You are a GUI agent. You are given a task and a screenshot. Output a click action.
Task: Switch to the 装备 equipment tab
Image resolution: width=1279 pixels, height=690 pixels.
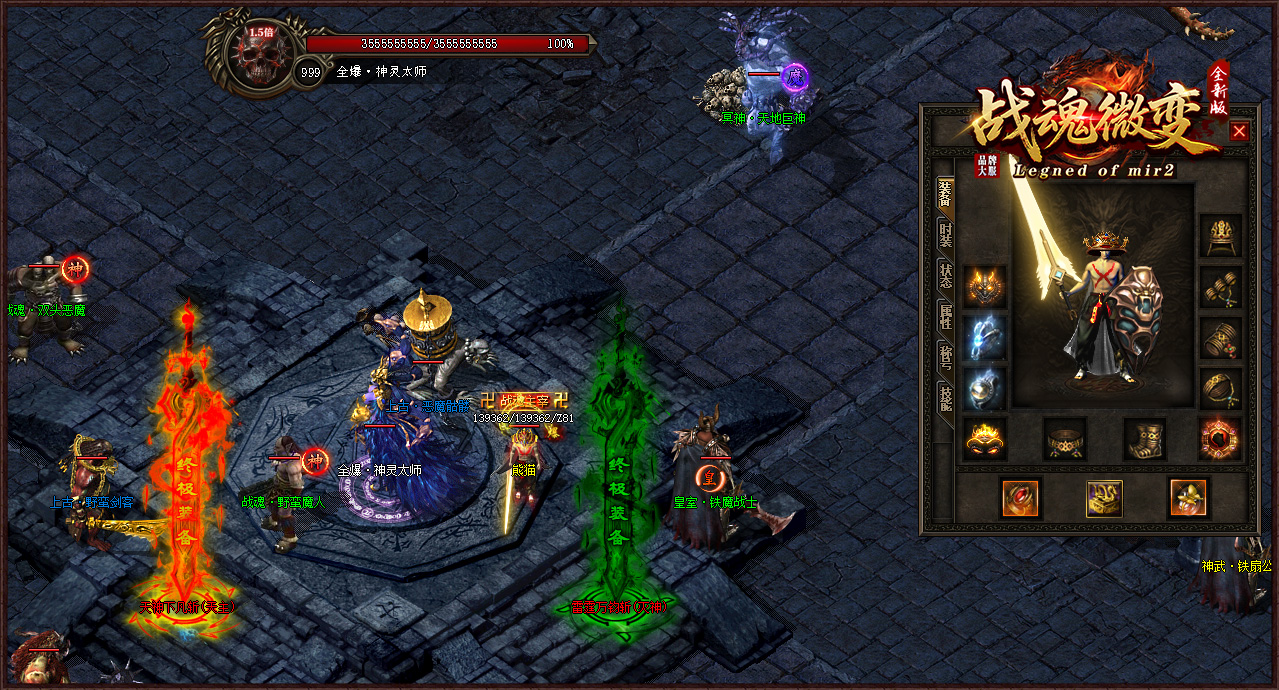click(945, 194)
